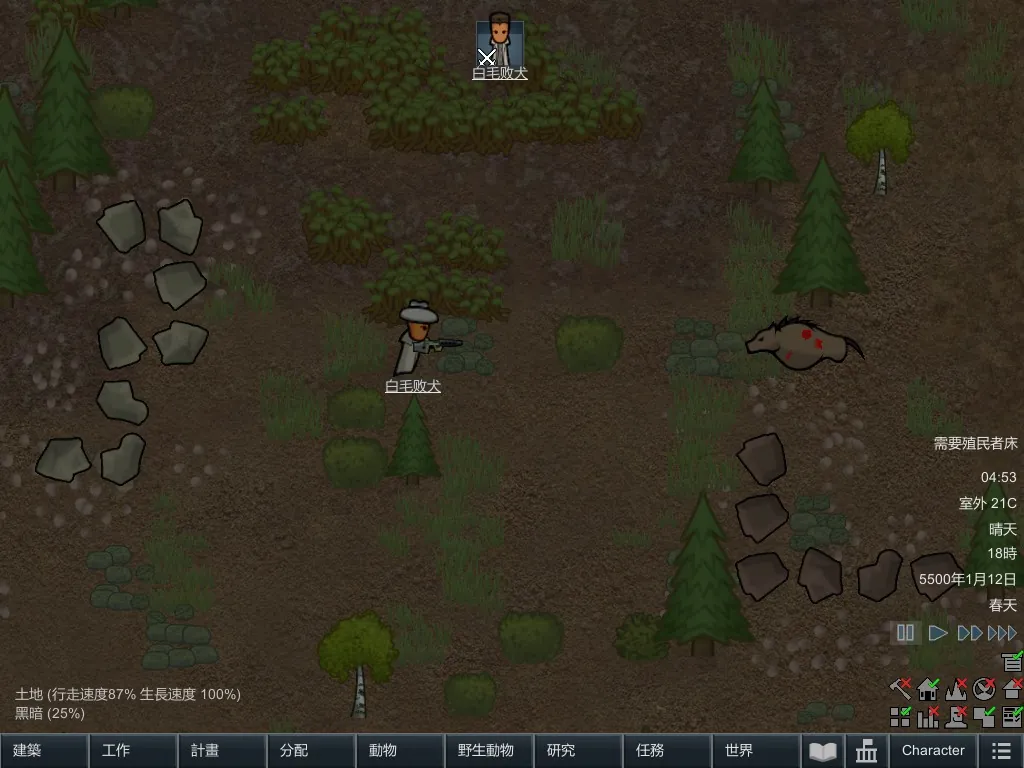This screenshot has width=1024, height=768.
Task: Open the 建築 (Architect) menu
Action: click(44, 750)
